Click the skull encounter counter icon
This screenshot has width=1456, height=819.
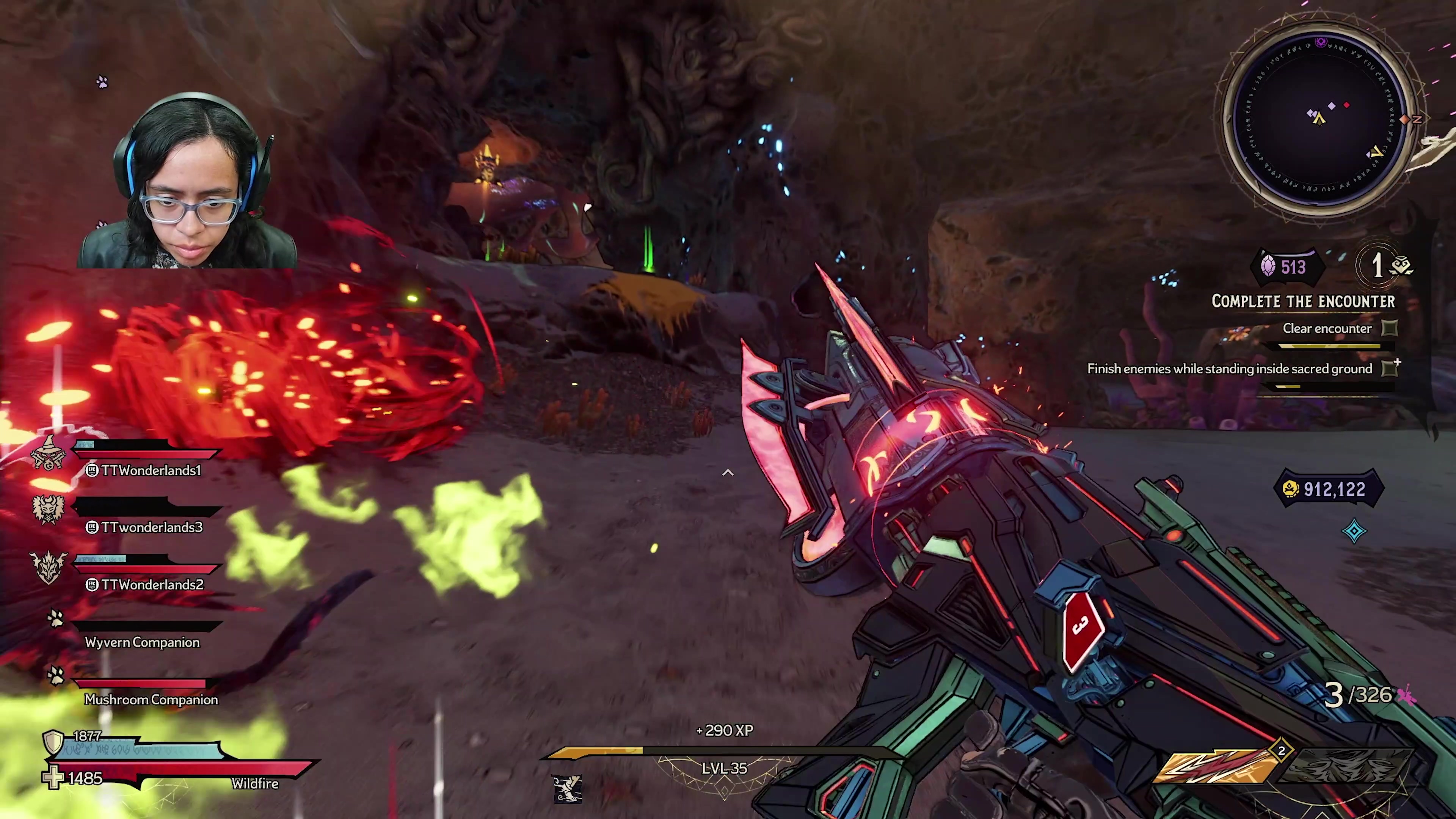click(x=1402, y=266)
